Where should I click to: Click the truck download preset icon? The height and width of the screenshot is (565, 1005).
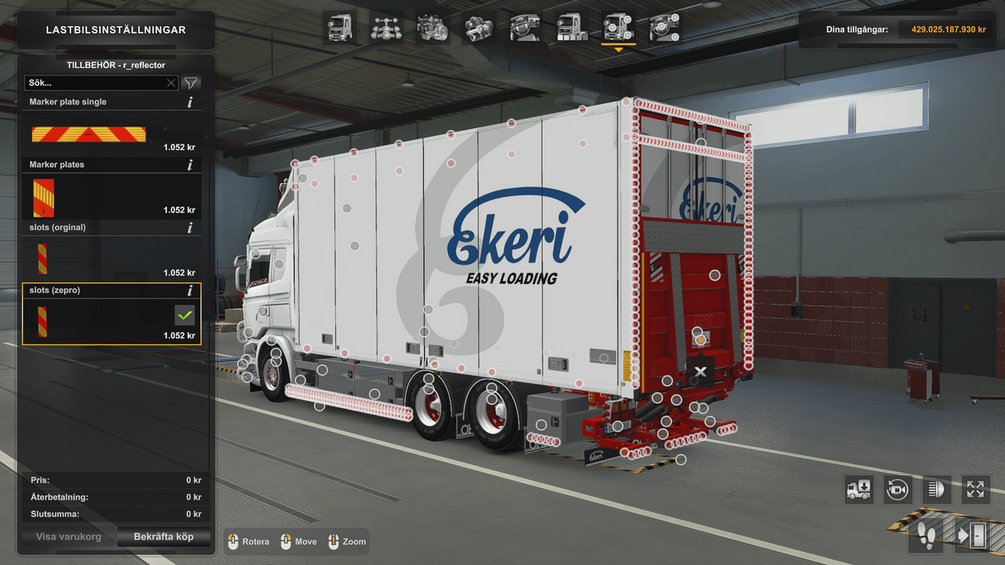pyautogui.click(x=859, y=489)
